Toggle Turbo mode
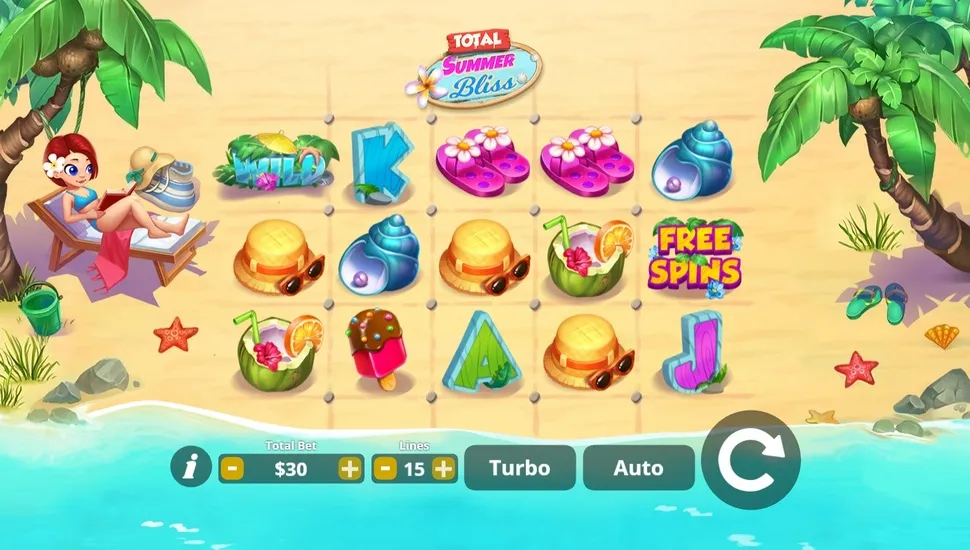The width and height of the screenshot is (970, 550). pyautogui.click(x=520, y=468)
